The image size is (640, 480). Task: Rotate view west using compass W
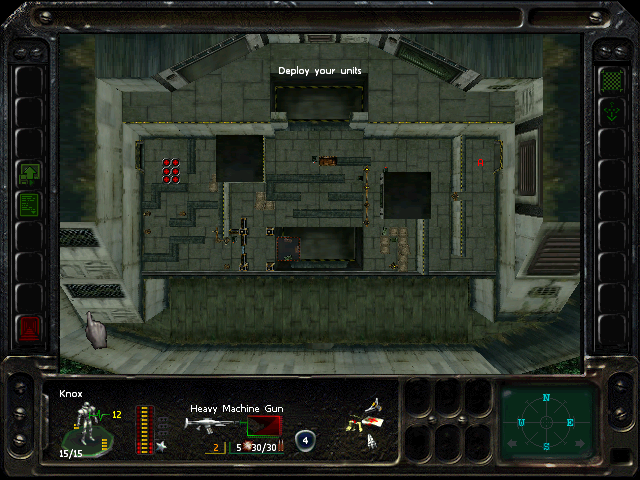(x=522, y=422)
